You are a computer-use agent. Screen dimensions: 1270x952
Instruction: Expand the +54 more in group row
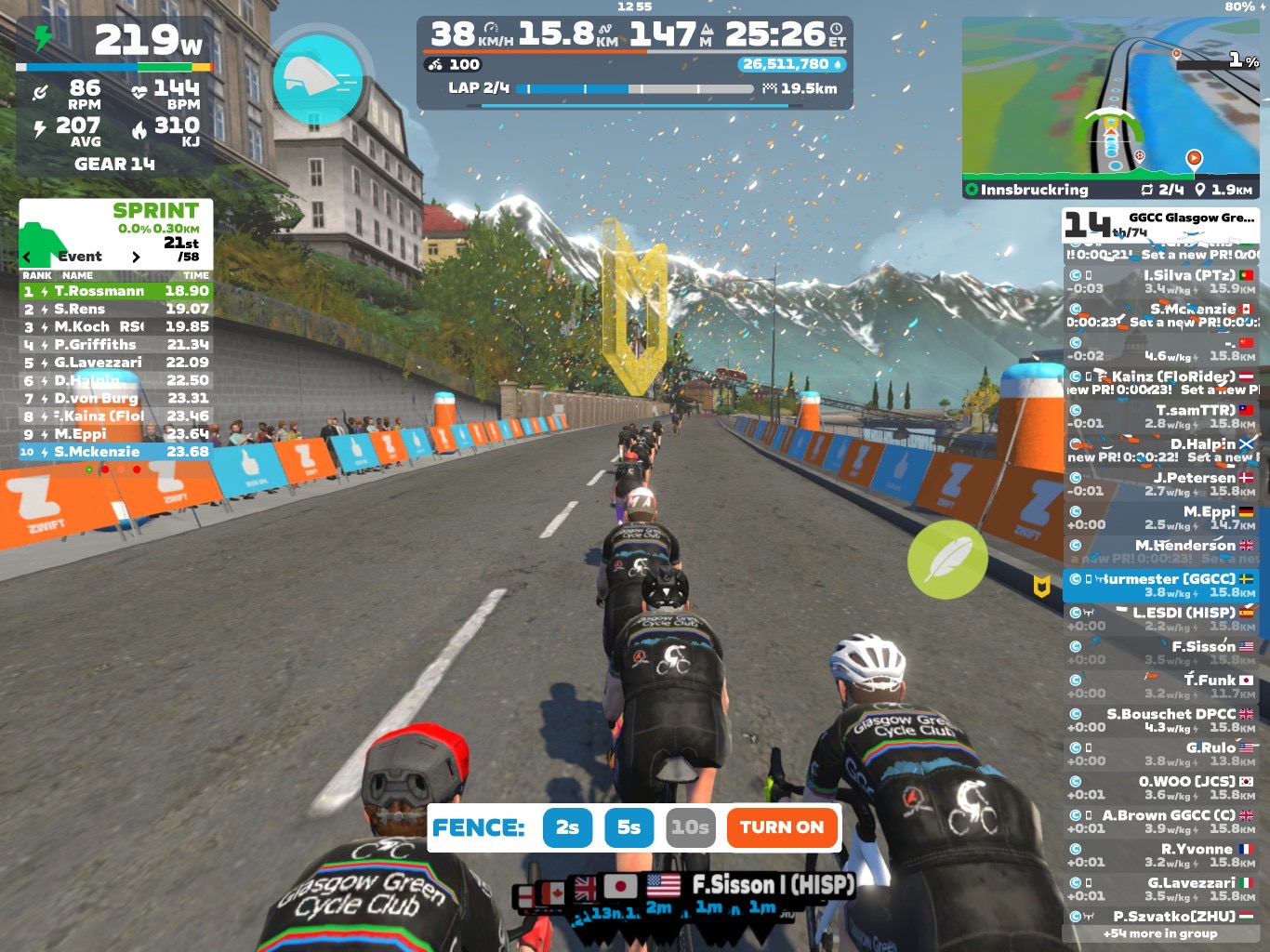(x=1160, y=933)
